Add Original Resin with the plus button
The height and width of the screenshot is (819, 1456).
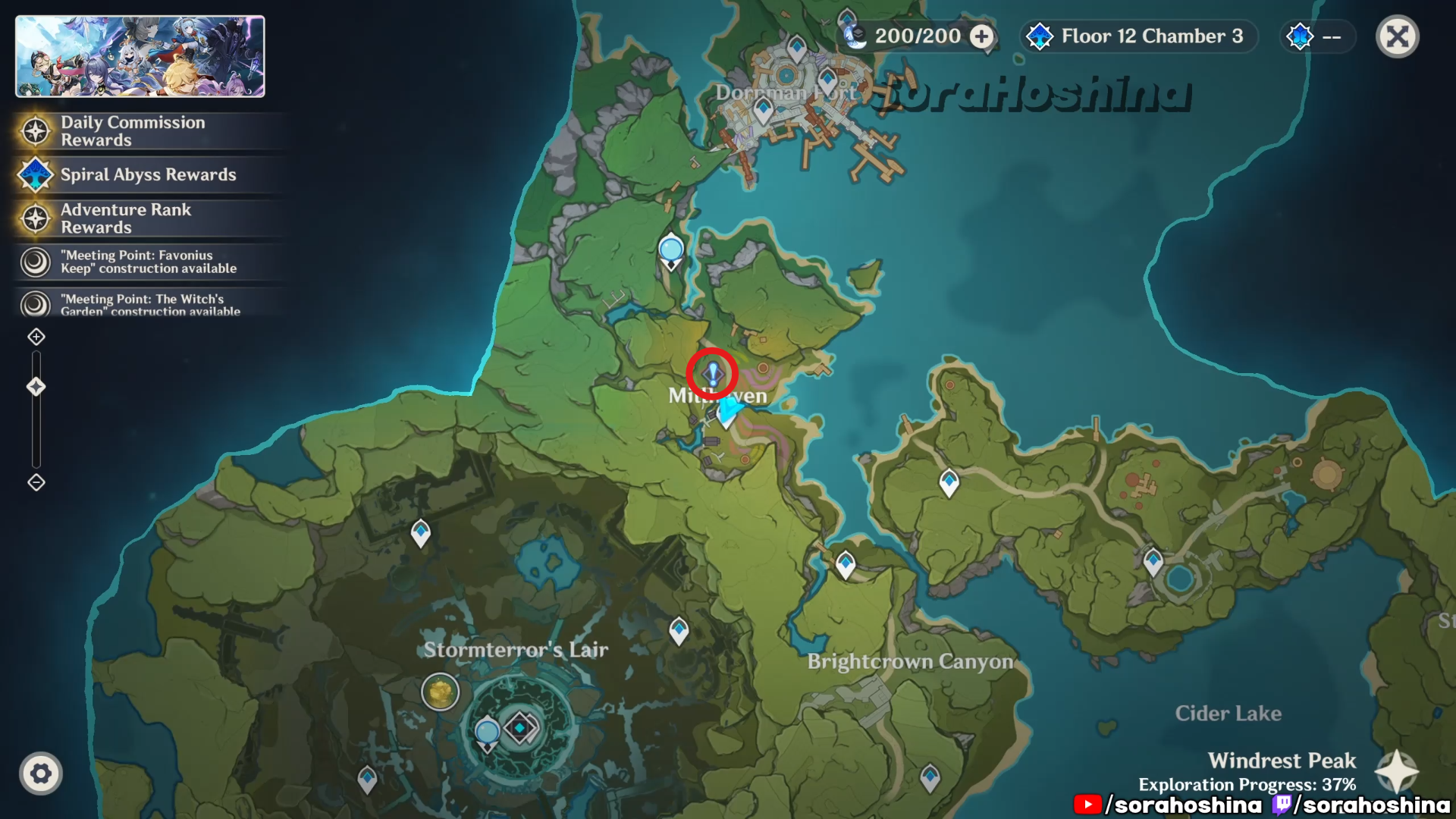click(982, 36)
